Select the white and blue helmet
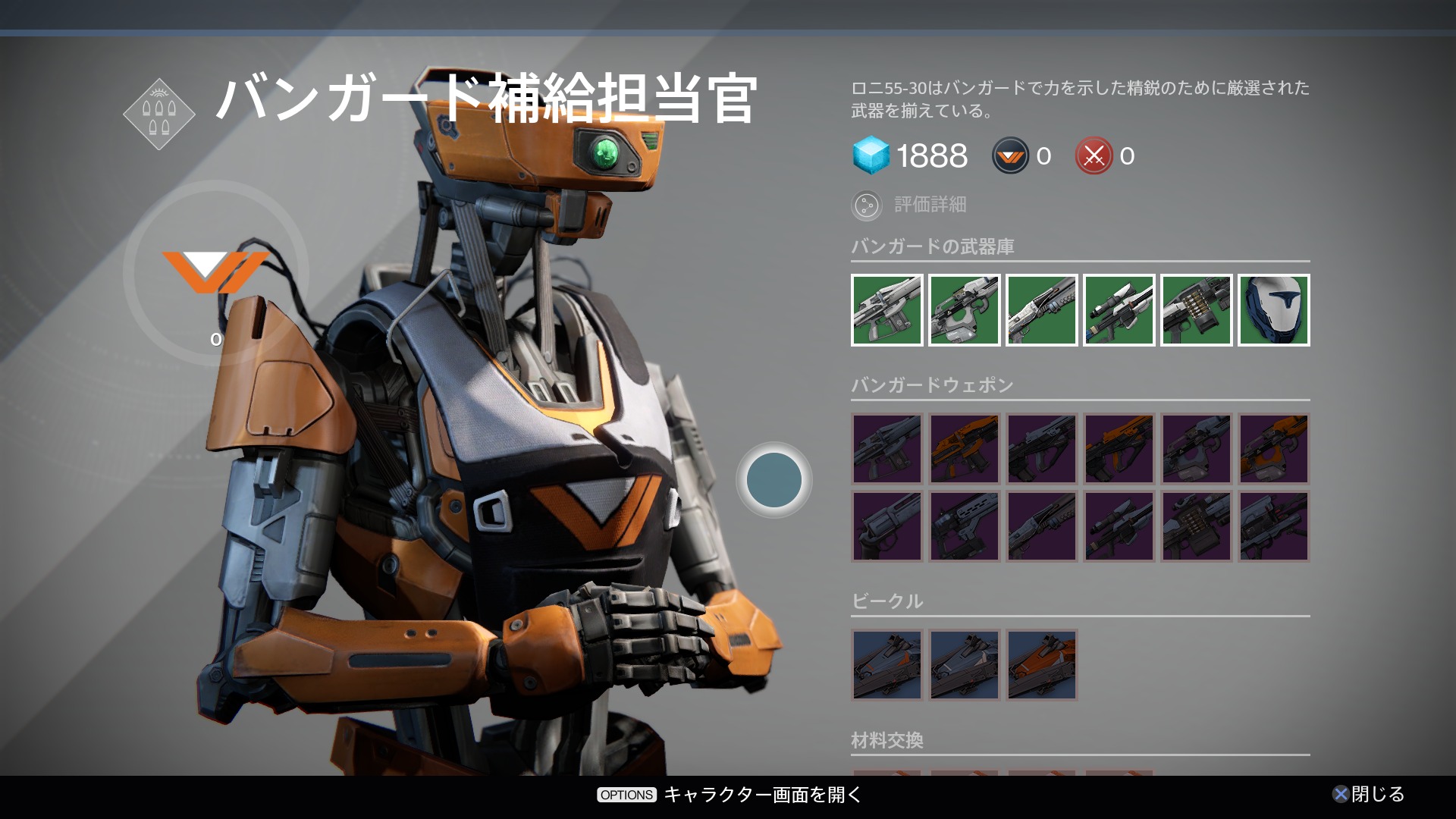 [x=1274, y=310]
